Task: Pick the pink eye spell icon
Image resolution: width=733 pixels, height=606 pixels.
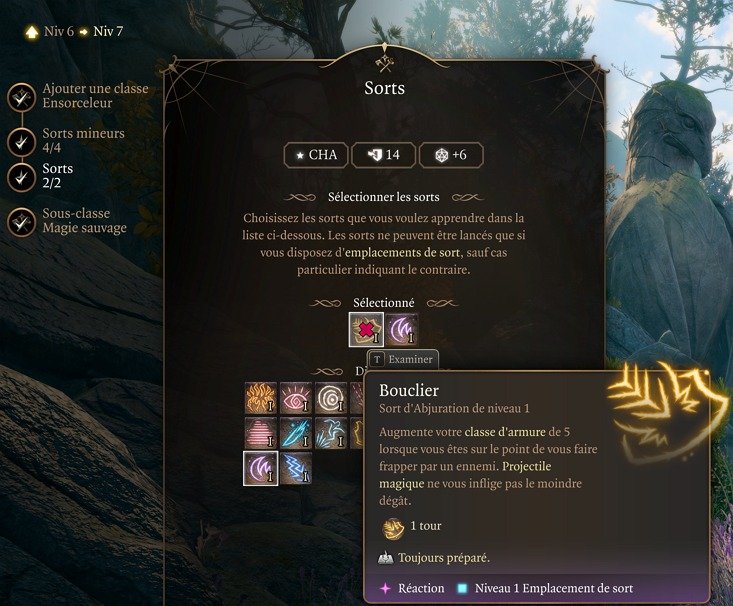Action: (296, 398)
